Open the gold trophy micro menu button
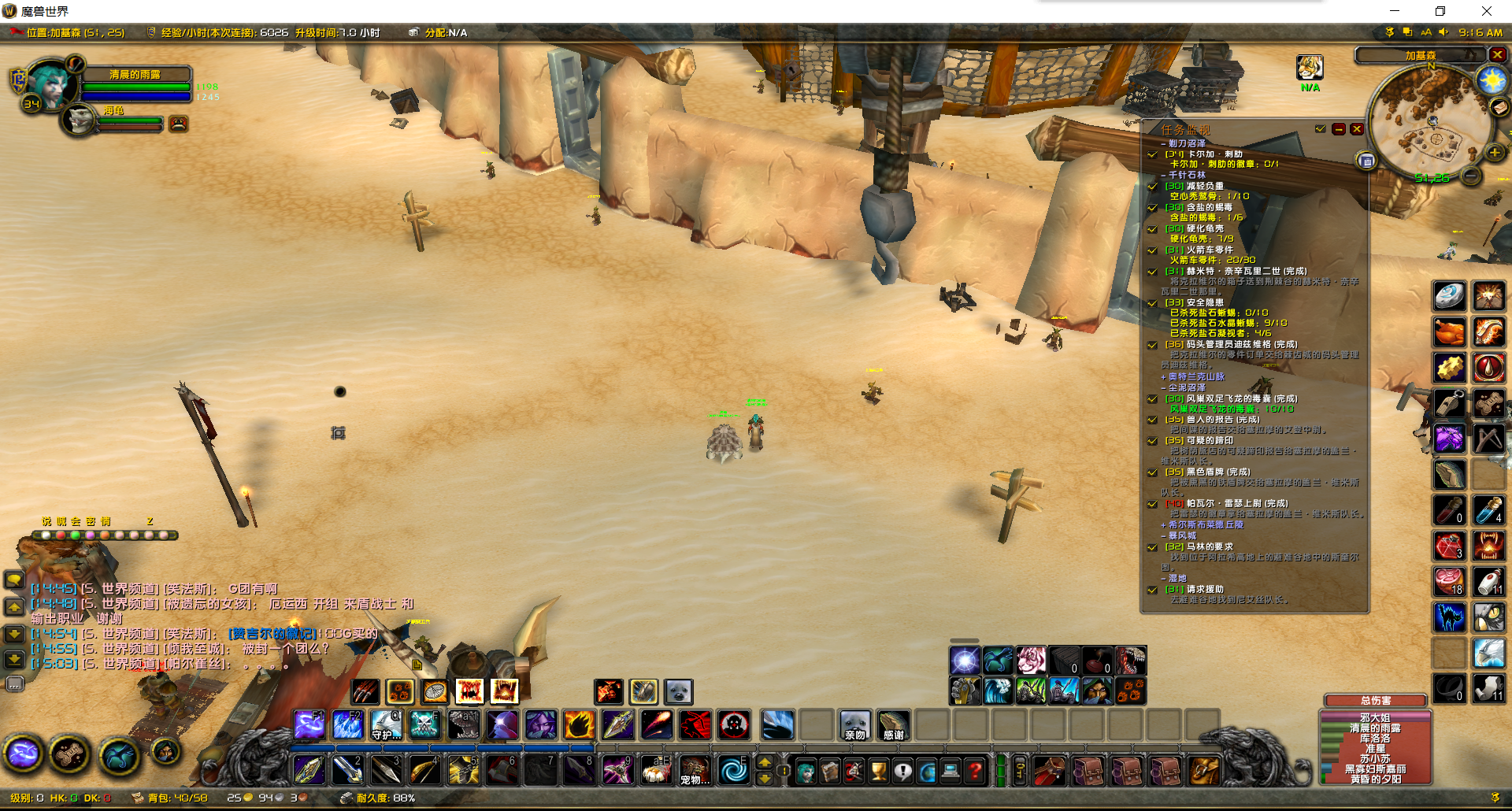The width and height of the screenshot is (1512, 811). [878, 771]
